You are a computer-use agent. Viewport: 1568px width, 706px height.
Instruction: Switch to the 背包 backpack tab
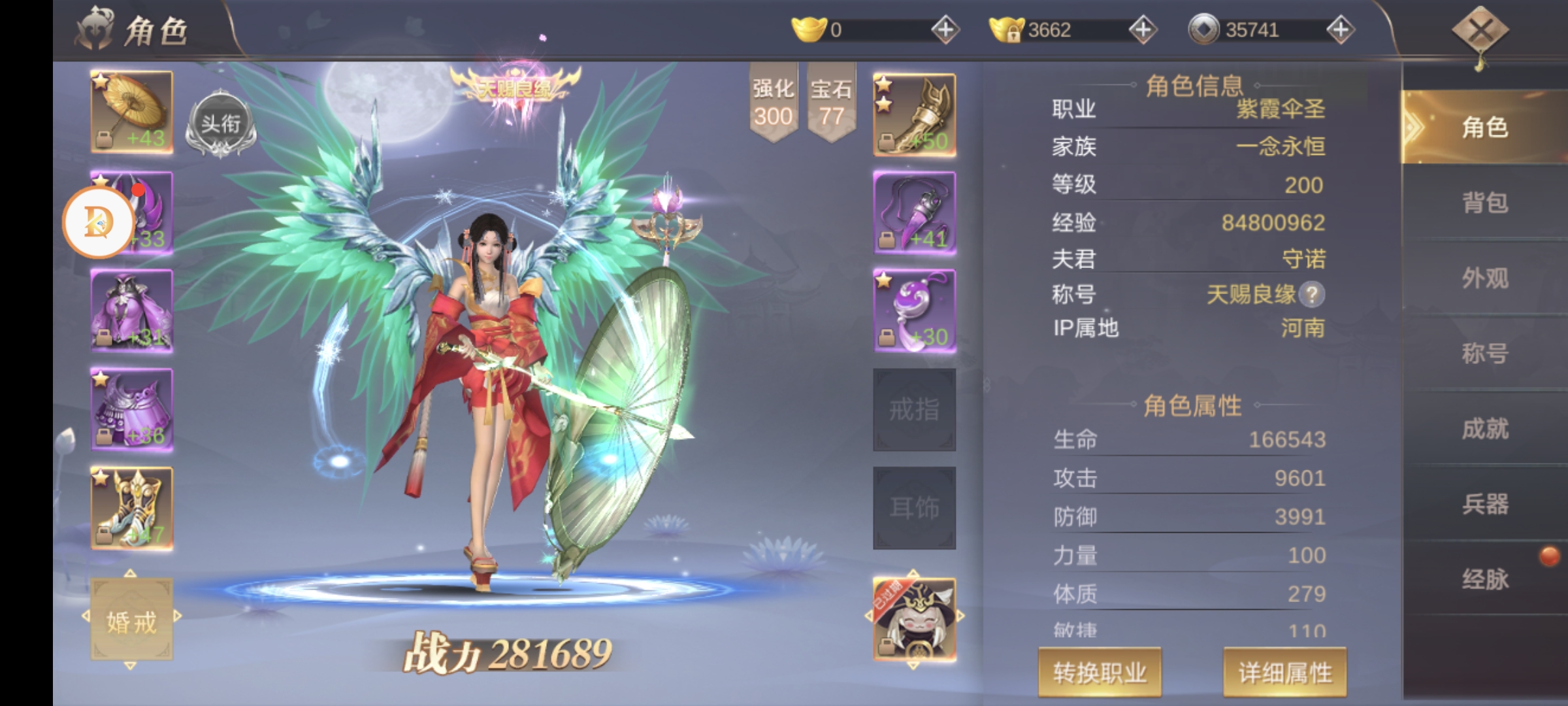click(x=1484, y=203)
